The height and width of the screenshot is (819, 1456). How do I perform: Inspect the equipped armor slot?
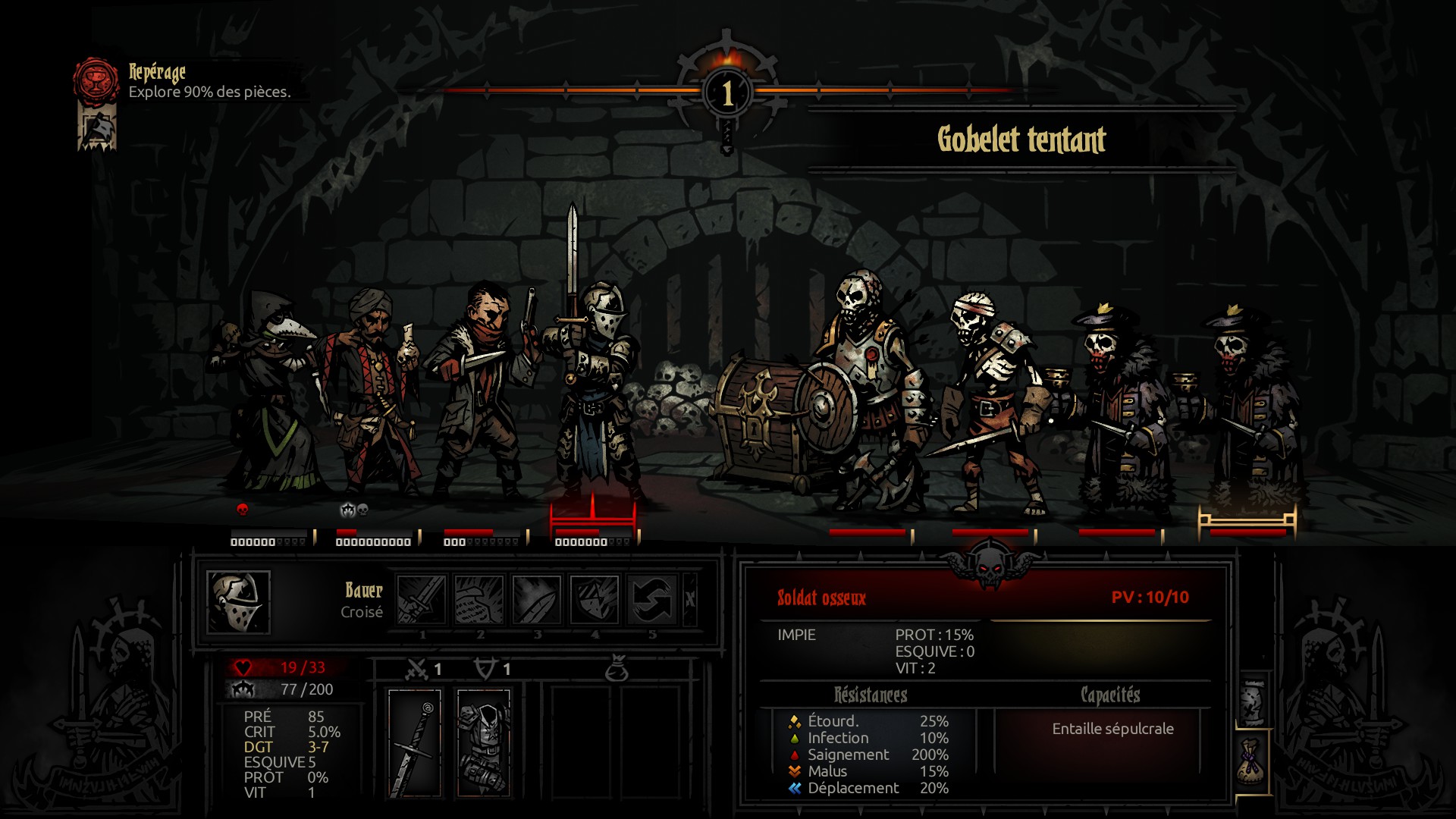484,743
